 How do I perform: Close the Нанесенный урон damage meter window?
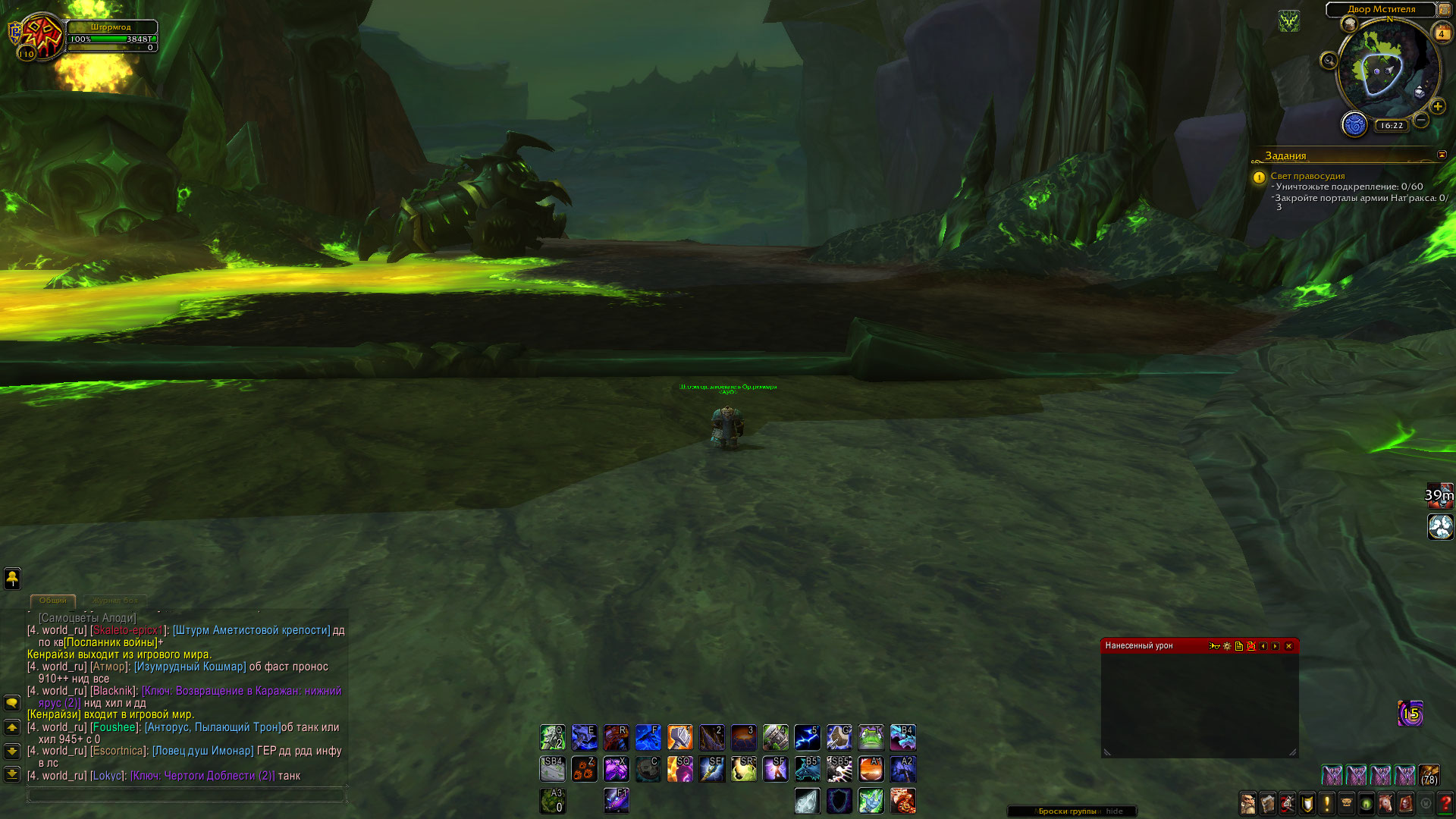1288,646
